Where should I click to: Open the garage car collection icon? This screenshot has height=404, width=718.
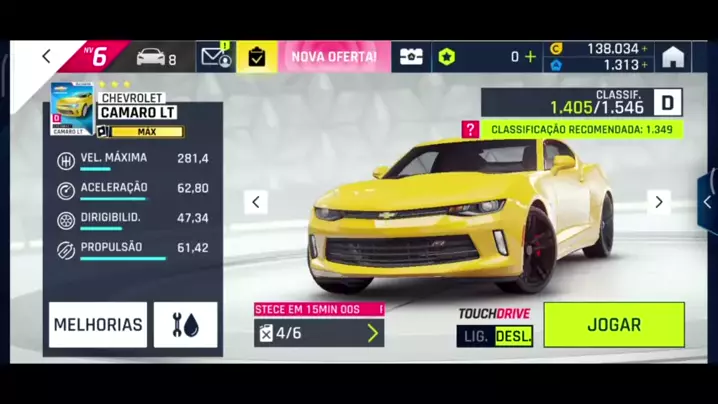[151, 57]
